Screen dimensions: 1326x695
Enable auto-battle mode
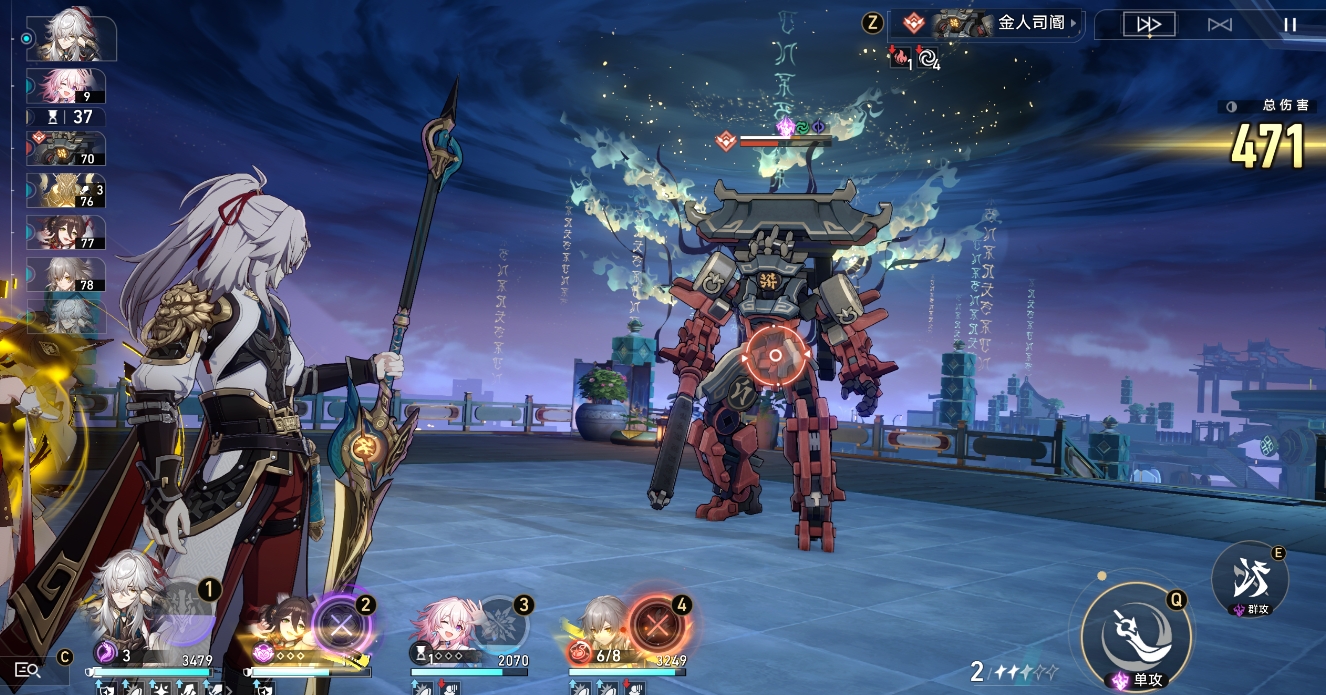coord(1220,25)
